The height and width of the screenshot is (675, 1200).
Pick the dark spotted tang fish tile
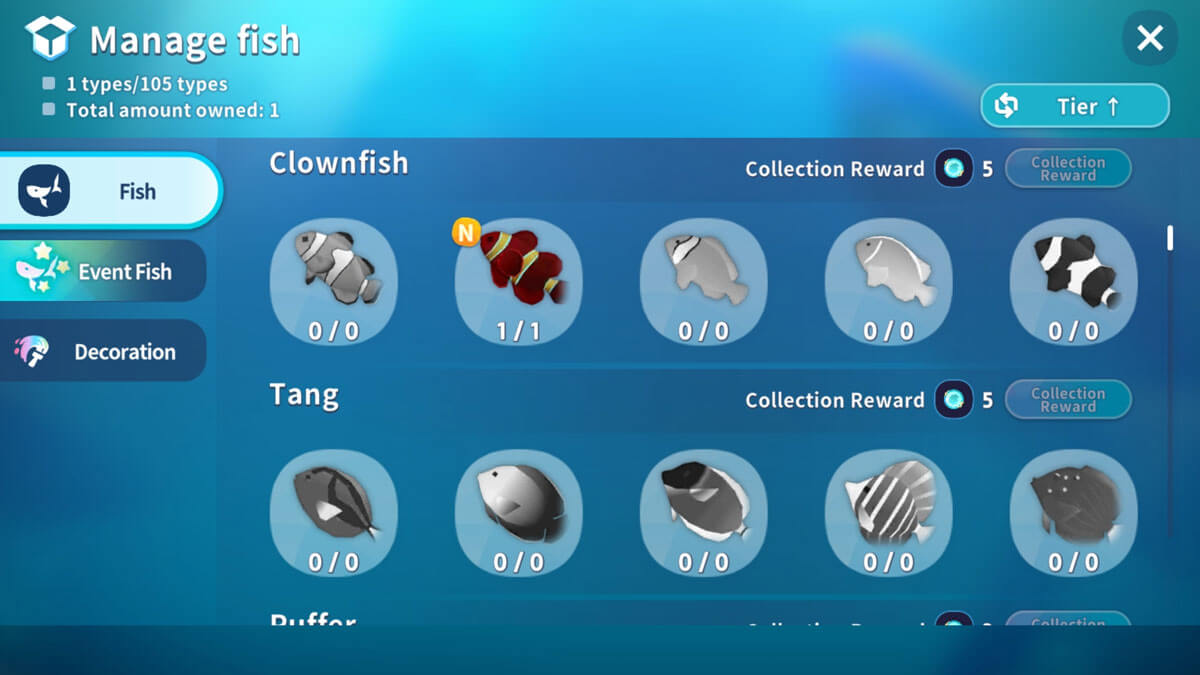[1073, 512]
